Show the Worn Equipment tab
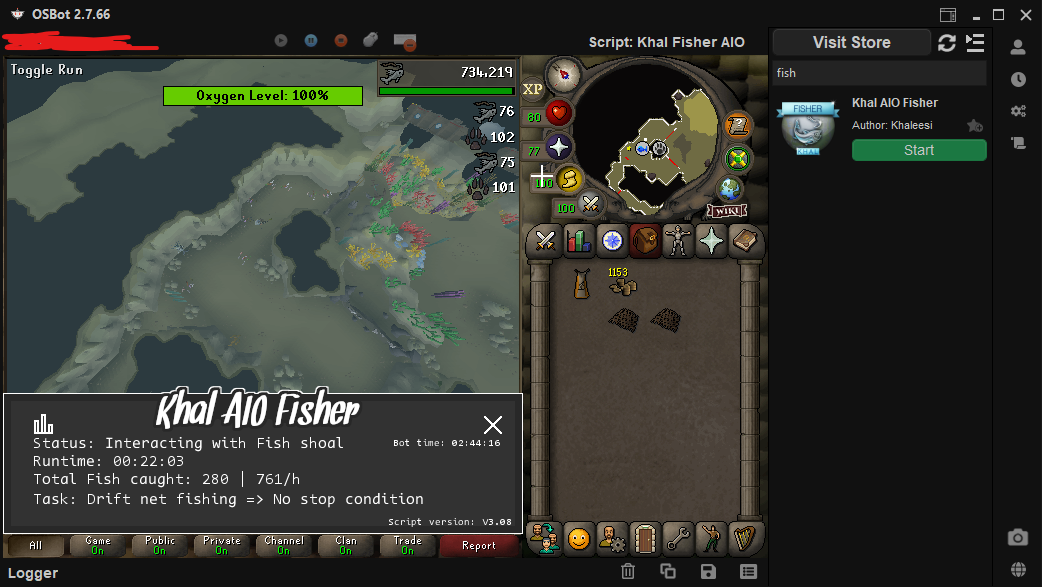This screenshot has width=1042, height=587. coord(679,241)
